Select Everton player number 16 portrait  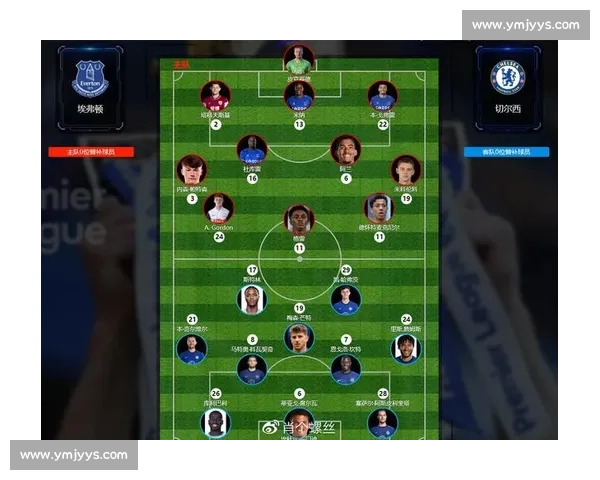click(252, 151)
